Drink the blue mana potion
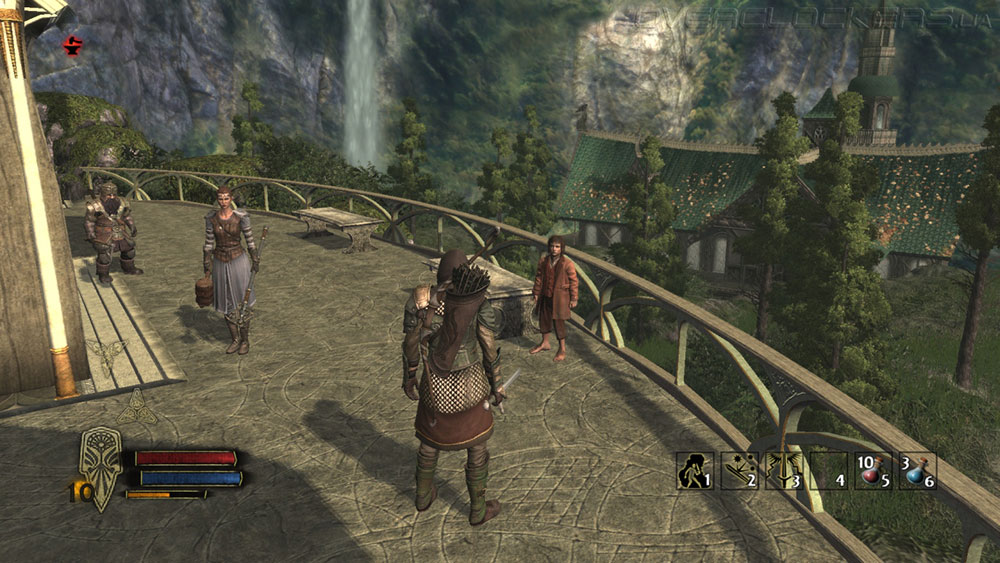1000x563 pixels. (x=916, y=470)
